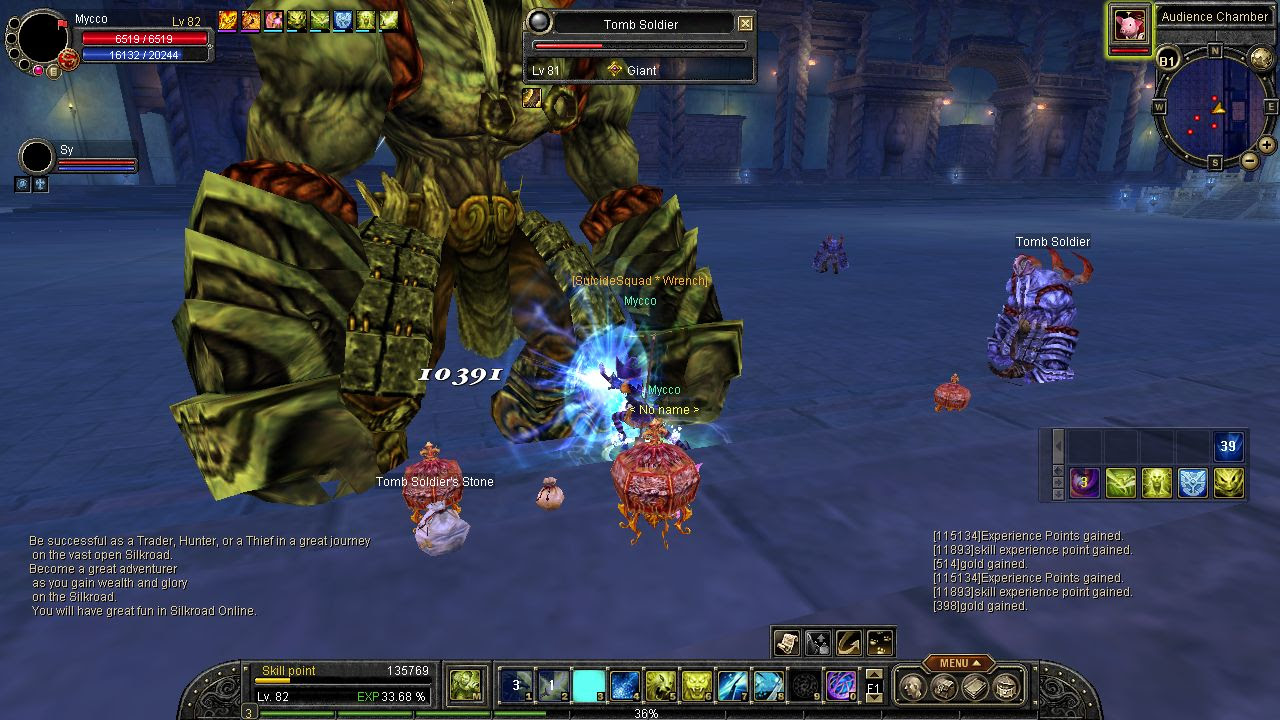Cast the blue ice skill in slot 4

(x=624, y=685)
